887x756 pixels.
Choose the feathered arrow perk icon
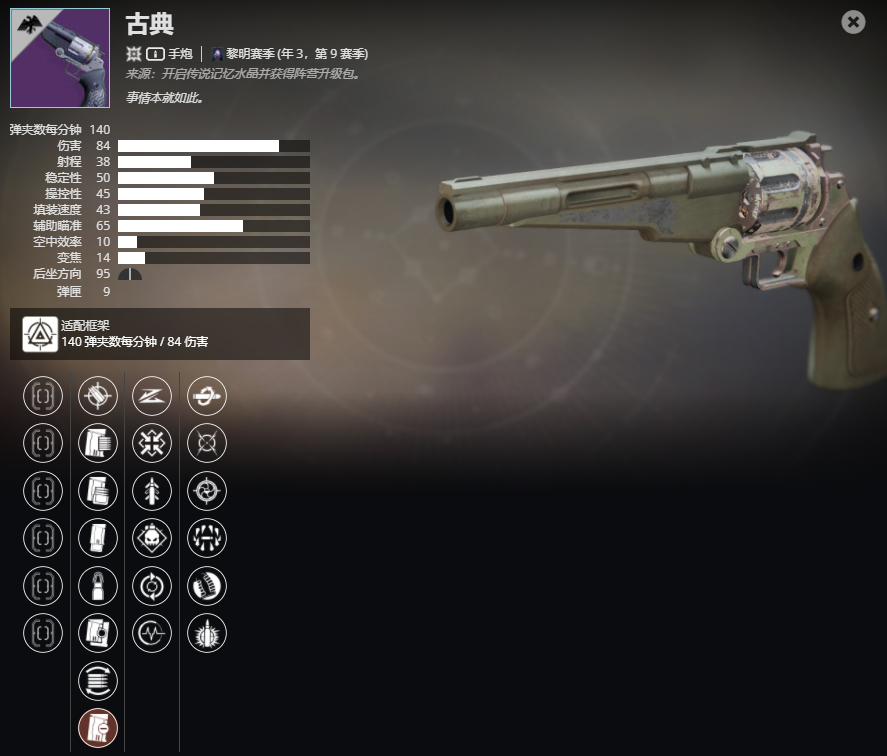click(x=152, y=491)
